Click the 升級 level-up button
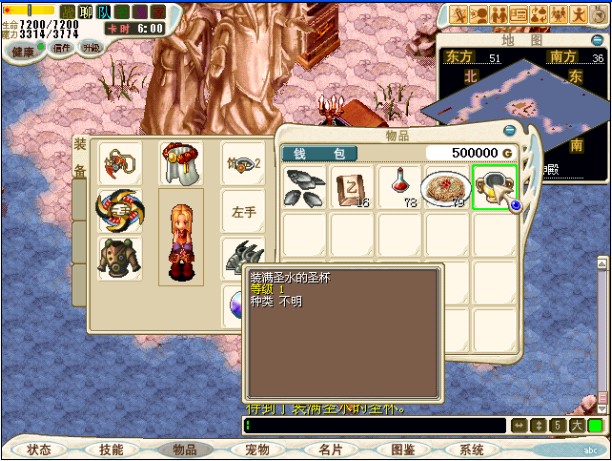612x461 pixels. pyautogui.click(x=91, y=47)
